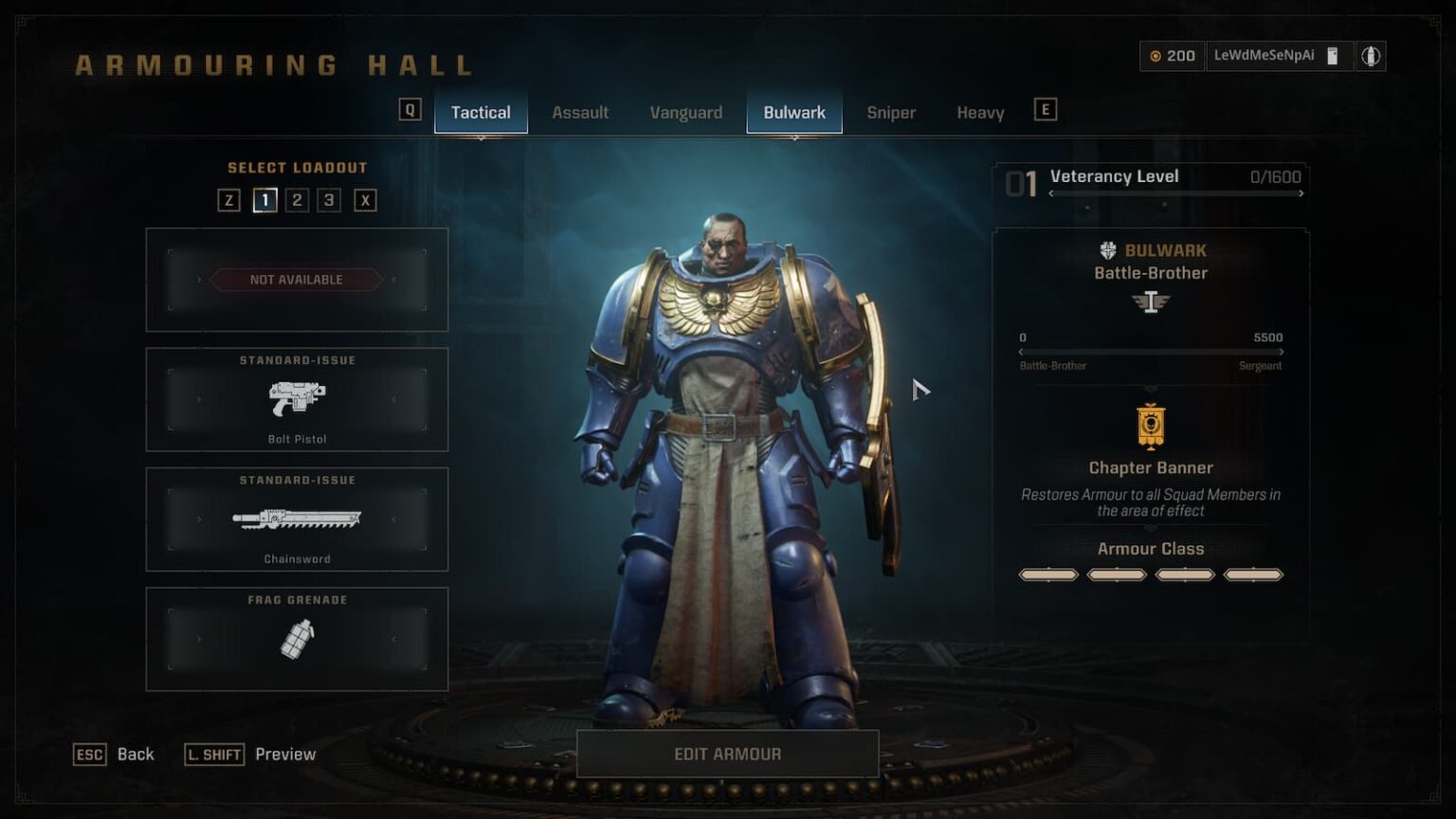
Task: Select loadout slot 1
Action: coord(264,200)
